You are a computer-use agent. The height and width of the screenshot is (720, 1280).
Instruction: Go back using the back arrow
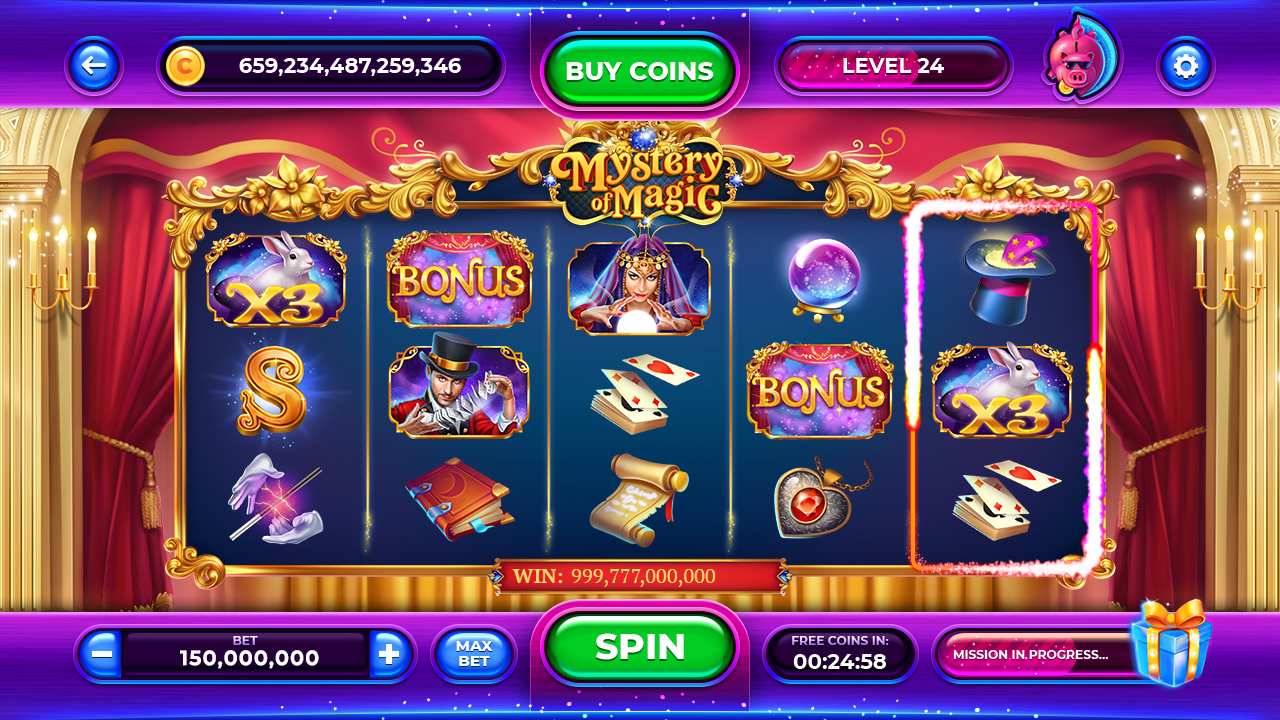pos(93,64)
